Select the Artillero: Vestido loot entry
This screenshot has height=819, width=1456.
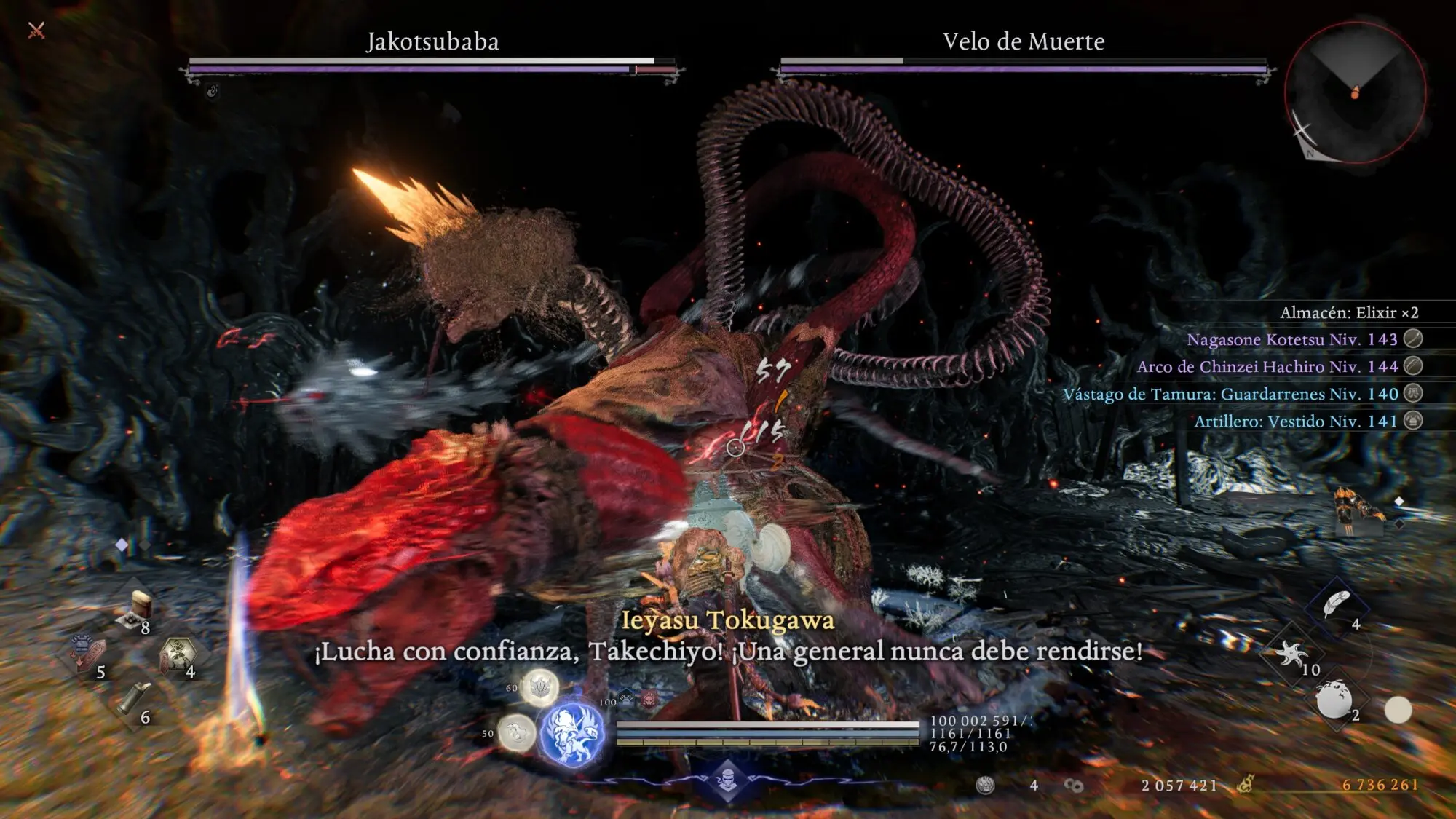(x=1296, y=421)
